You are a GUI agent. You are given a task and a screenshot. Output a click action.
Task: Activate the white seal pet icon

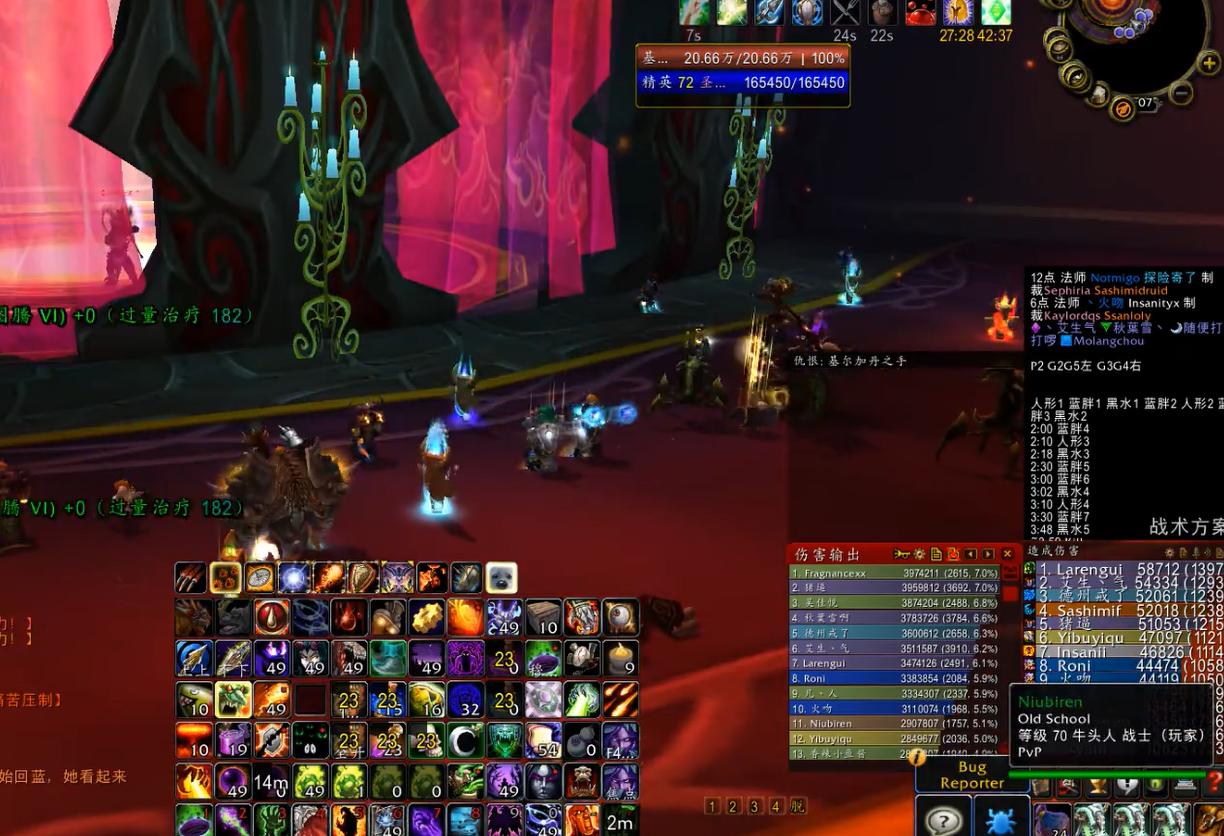click(501, 578)
